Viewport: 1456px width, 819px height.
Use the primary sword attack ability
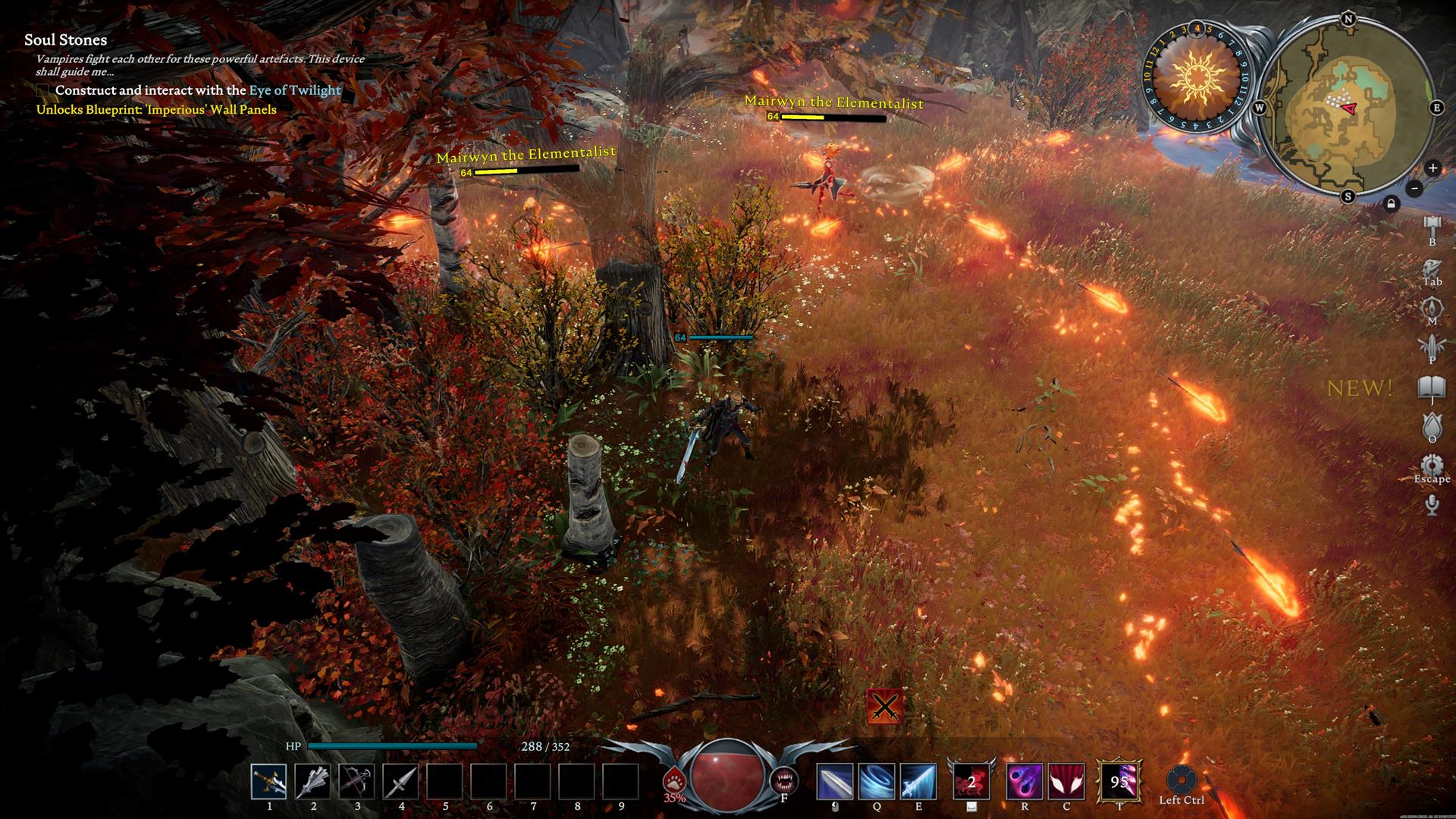tap(834, 782)
